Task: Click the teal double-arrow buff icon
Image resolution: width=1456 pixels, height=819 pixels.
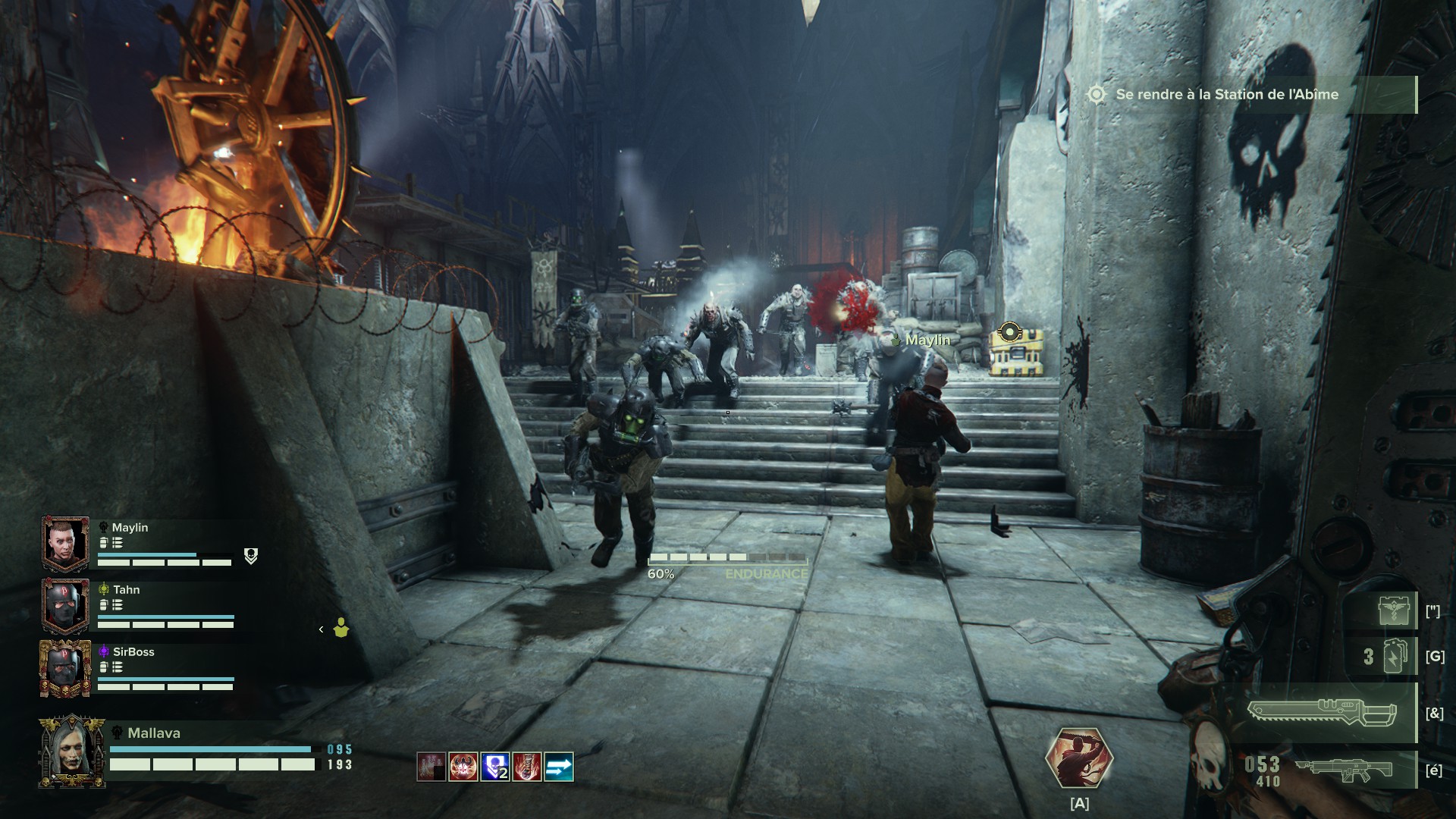Action: point(559,767)
